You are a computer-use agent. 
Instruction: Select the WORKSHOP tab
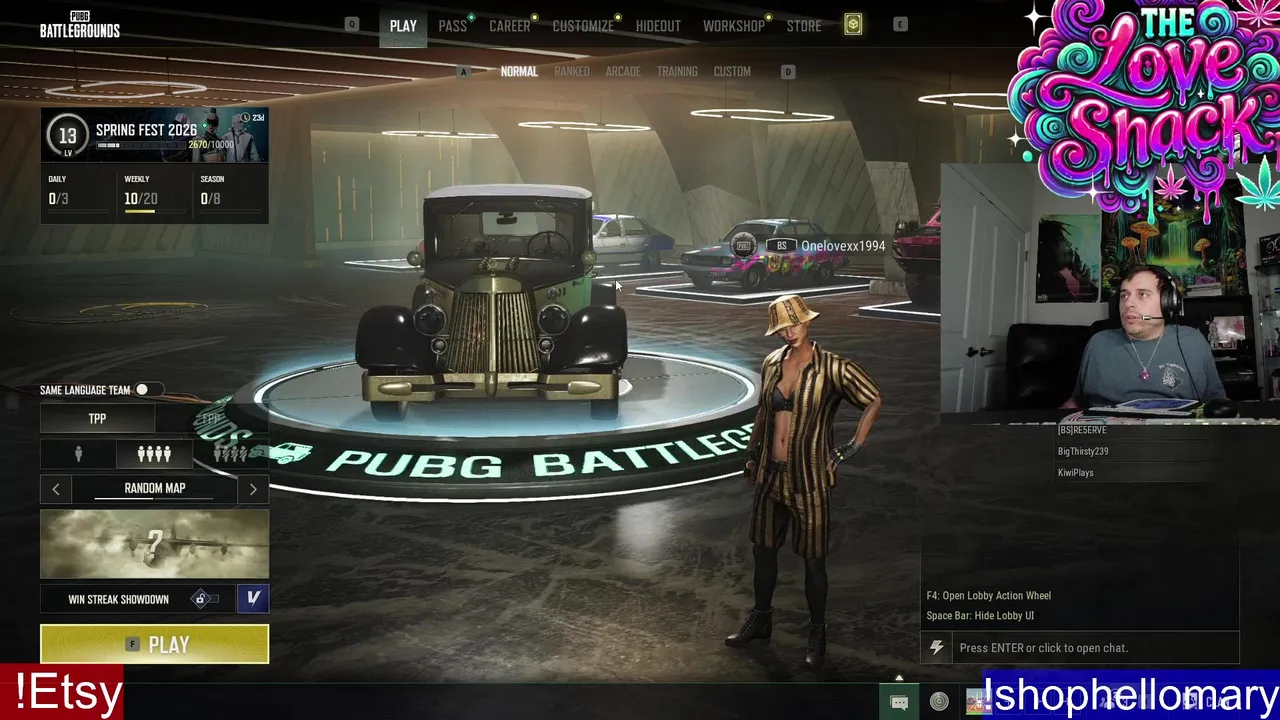point(733,26)
